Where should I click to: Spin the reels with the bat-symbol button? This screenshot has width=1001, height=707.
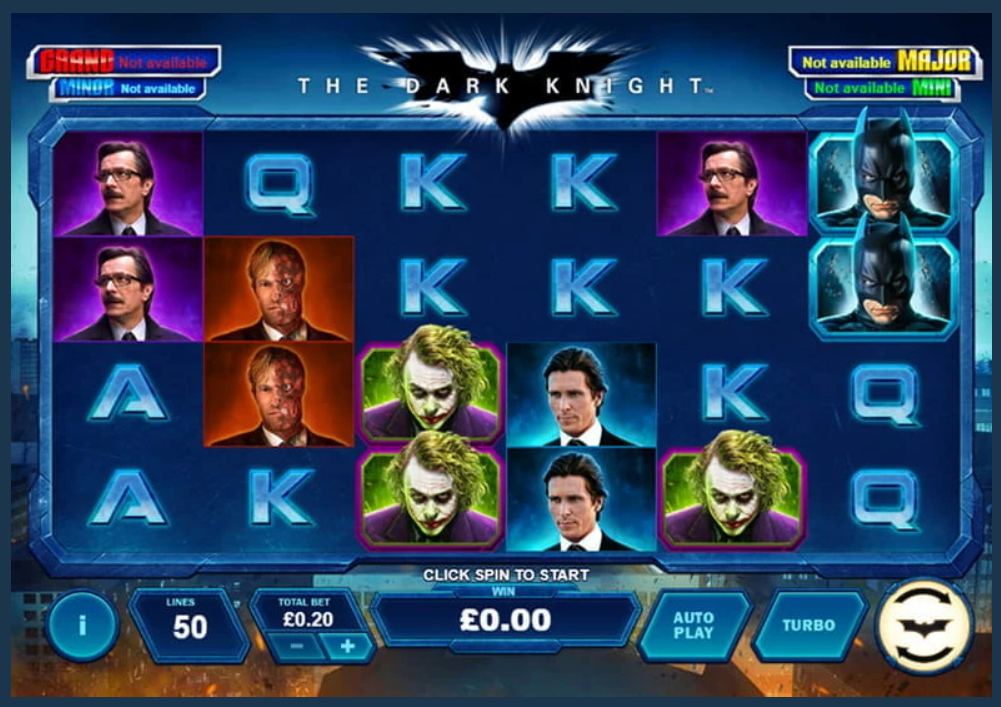(923, 626)
